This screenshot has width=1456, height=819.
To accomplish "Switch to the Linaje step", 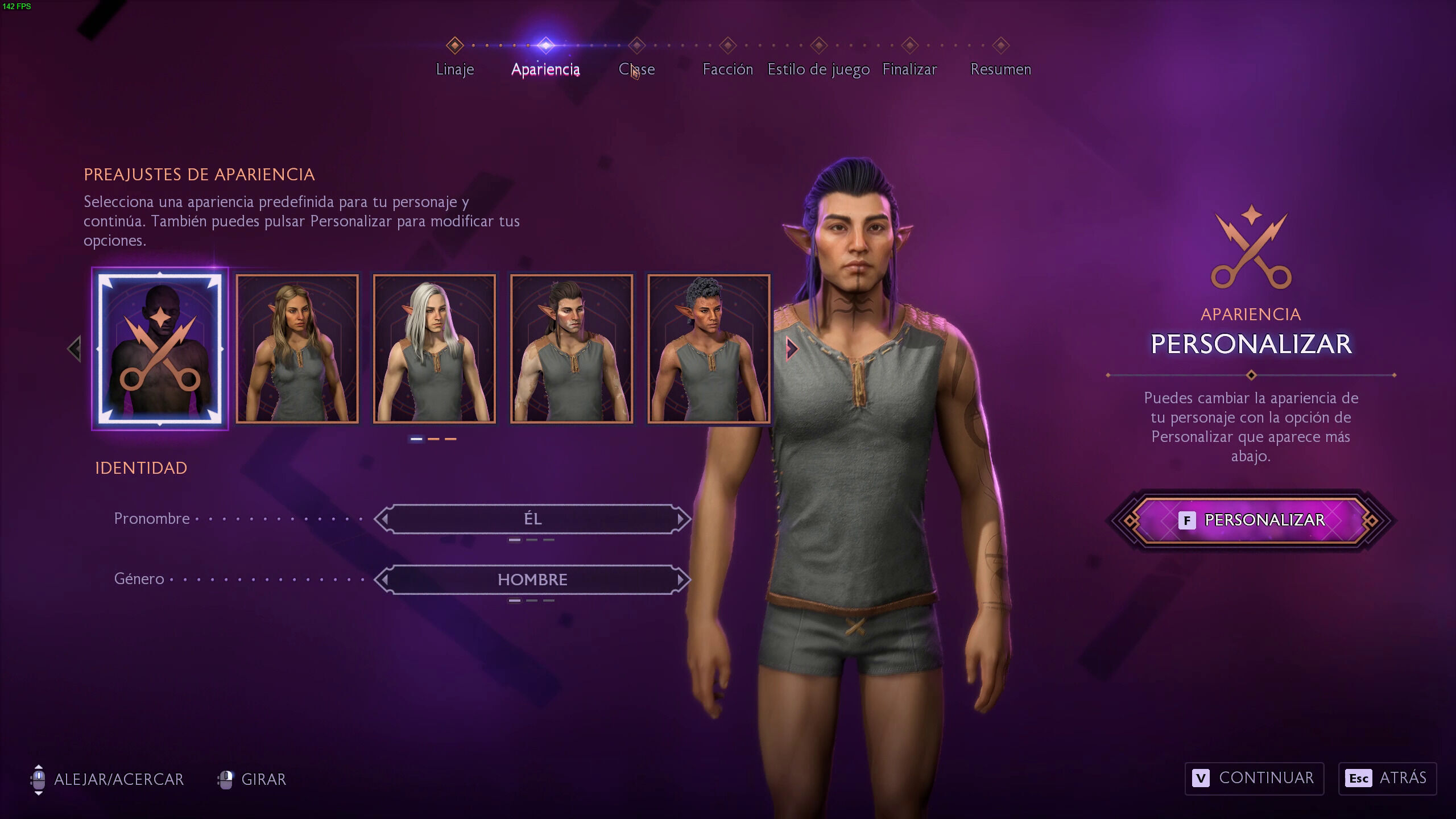I will (454, 69).
